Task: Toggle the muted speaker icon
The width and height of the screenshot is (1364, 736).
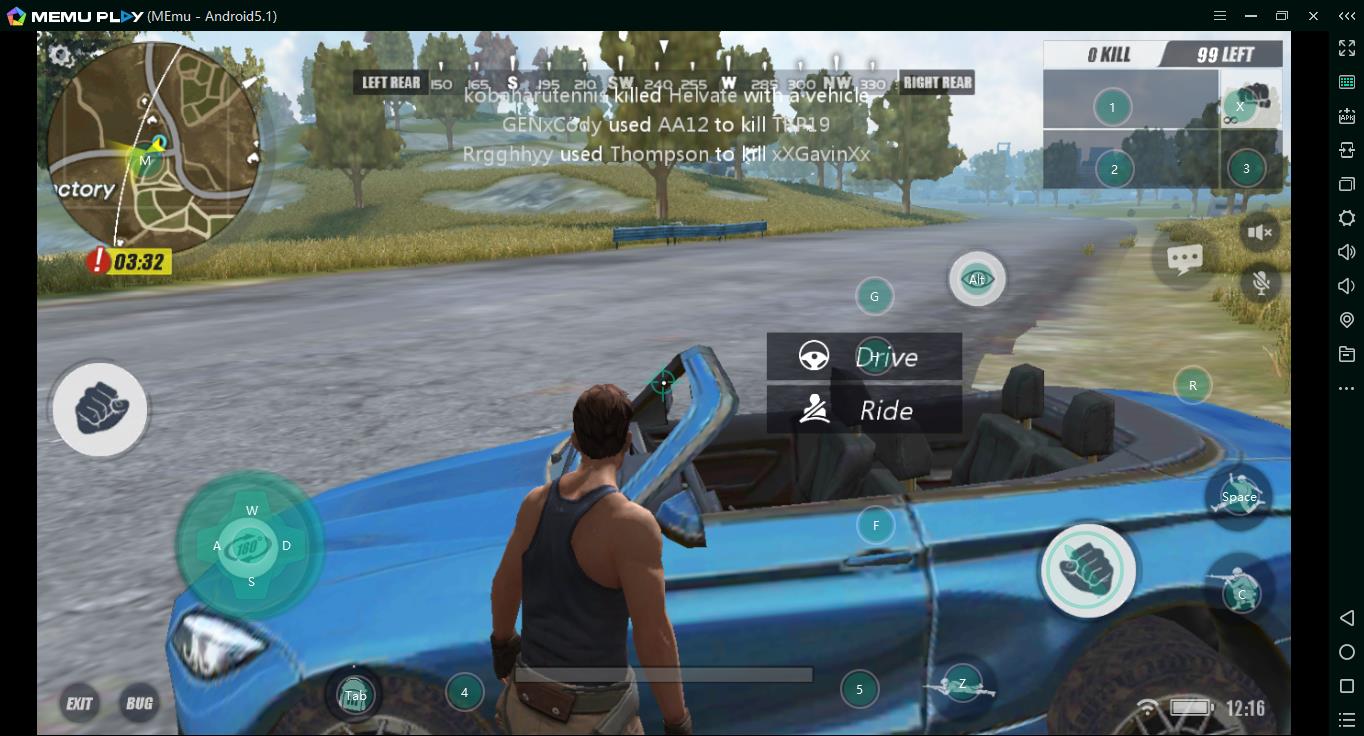Action: (x=1260, y=233)
